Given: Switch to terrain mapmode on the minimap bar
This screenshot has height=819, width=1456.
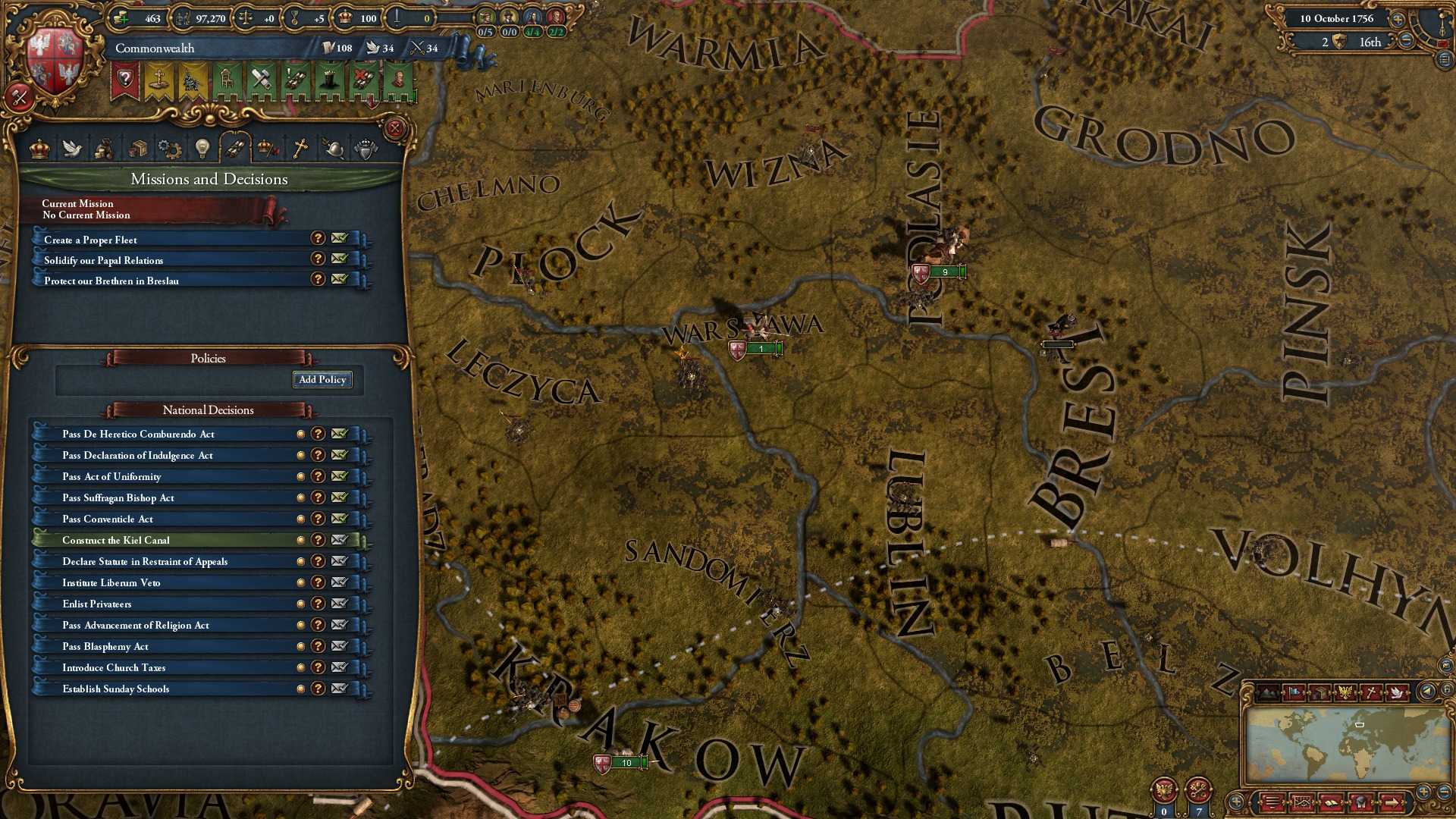Looking at the screenshot, I should pyautogui.click(x=1268, y=692).
